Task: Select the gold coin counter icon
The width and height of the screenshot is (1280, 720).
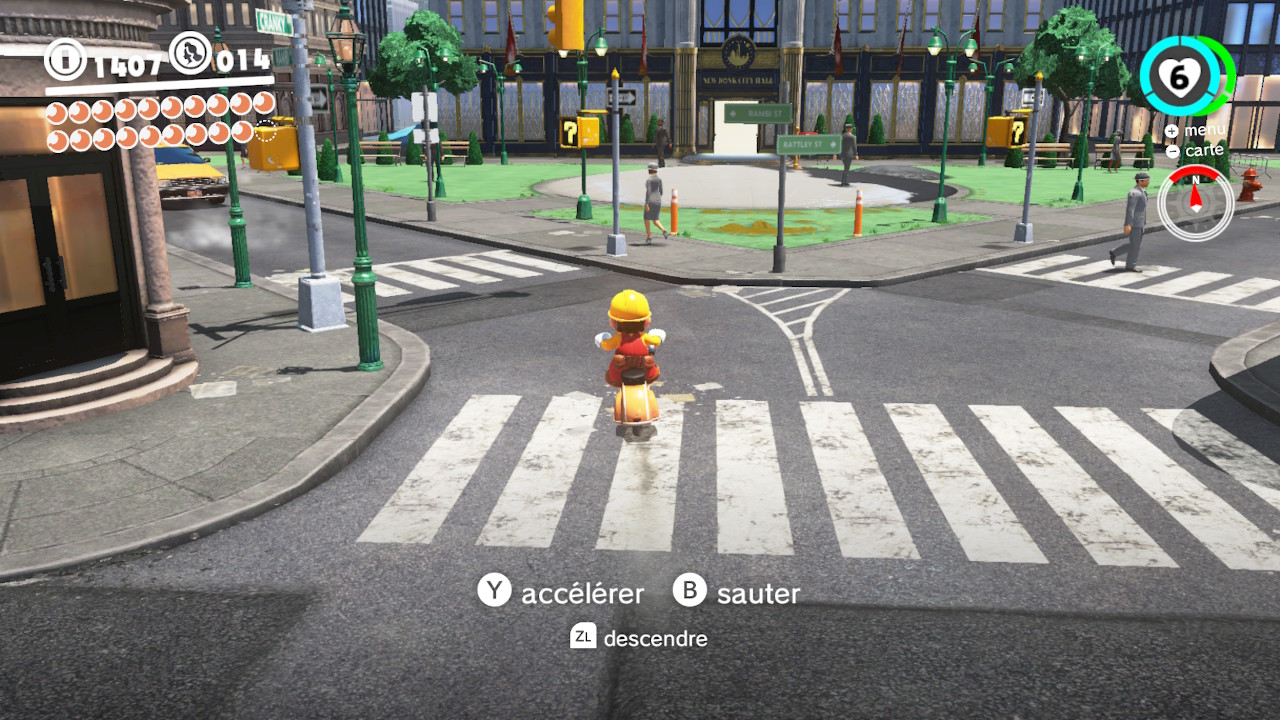Action: [x=66, y=59]
